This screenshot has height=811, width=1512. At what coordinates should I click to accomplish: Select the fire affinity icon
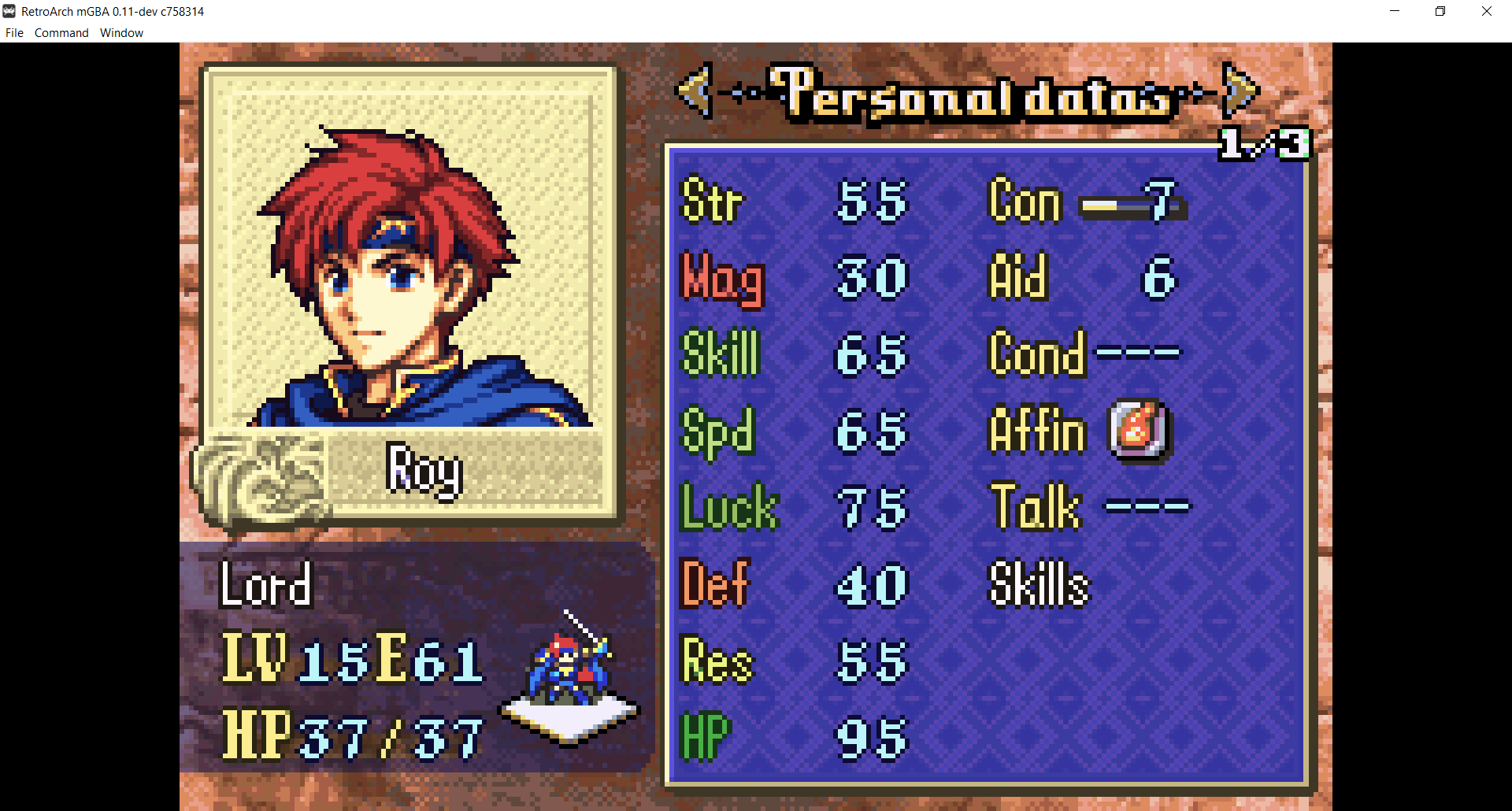click(1139, 431)
